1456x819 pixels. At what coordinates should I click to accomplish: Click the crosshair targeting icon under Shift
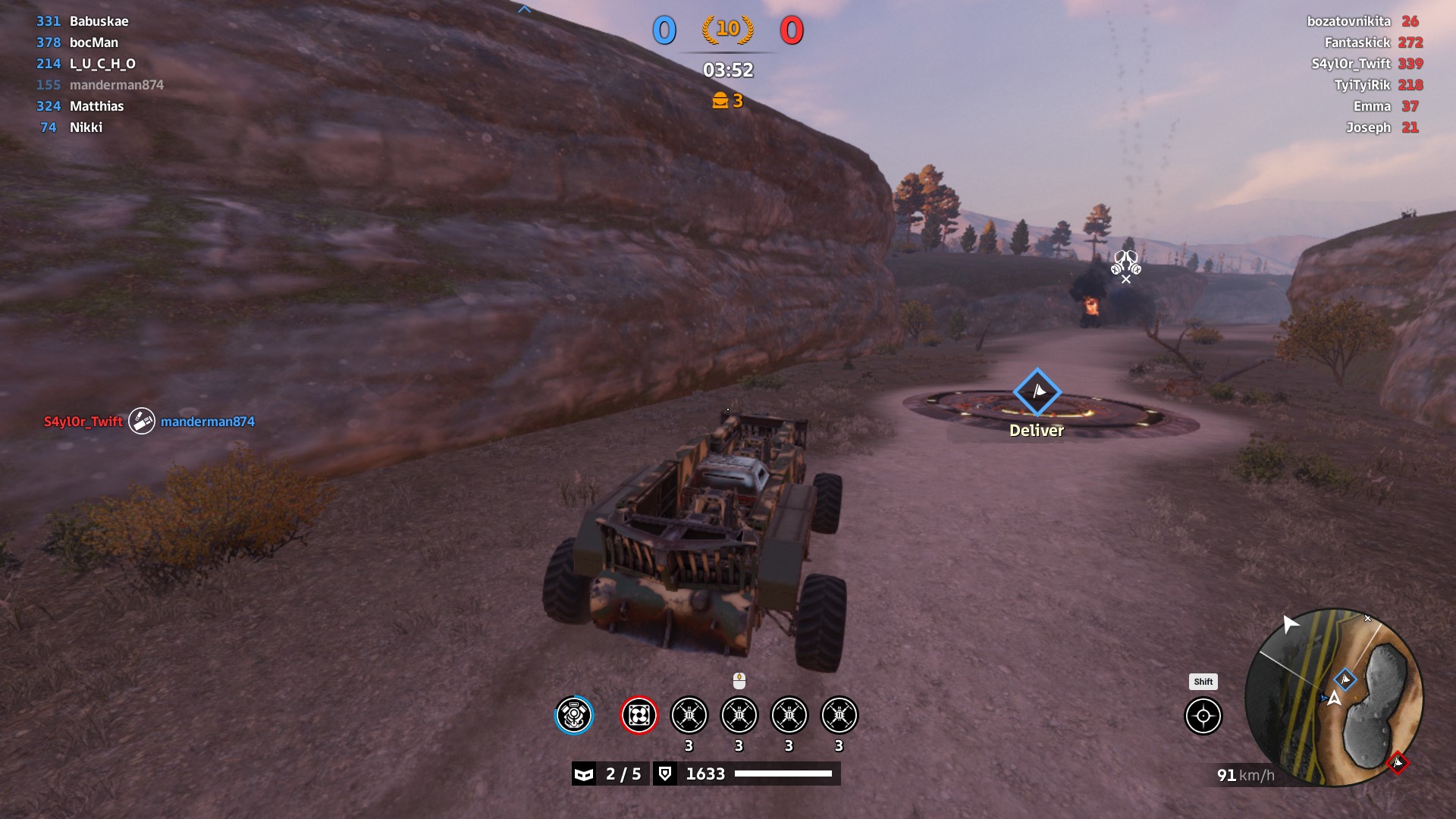point(1203,716)
